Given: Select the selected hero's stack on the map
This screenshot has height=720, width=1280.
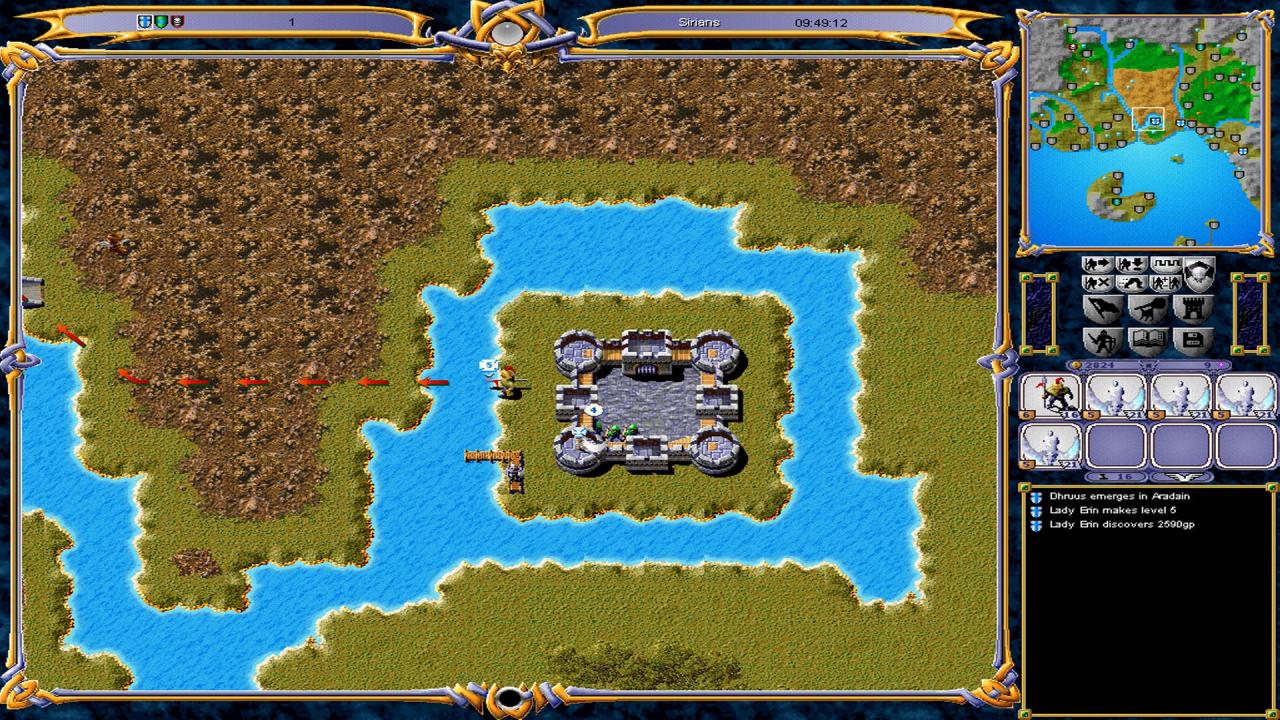Looking at the screenshot, I should coord(509,381).
